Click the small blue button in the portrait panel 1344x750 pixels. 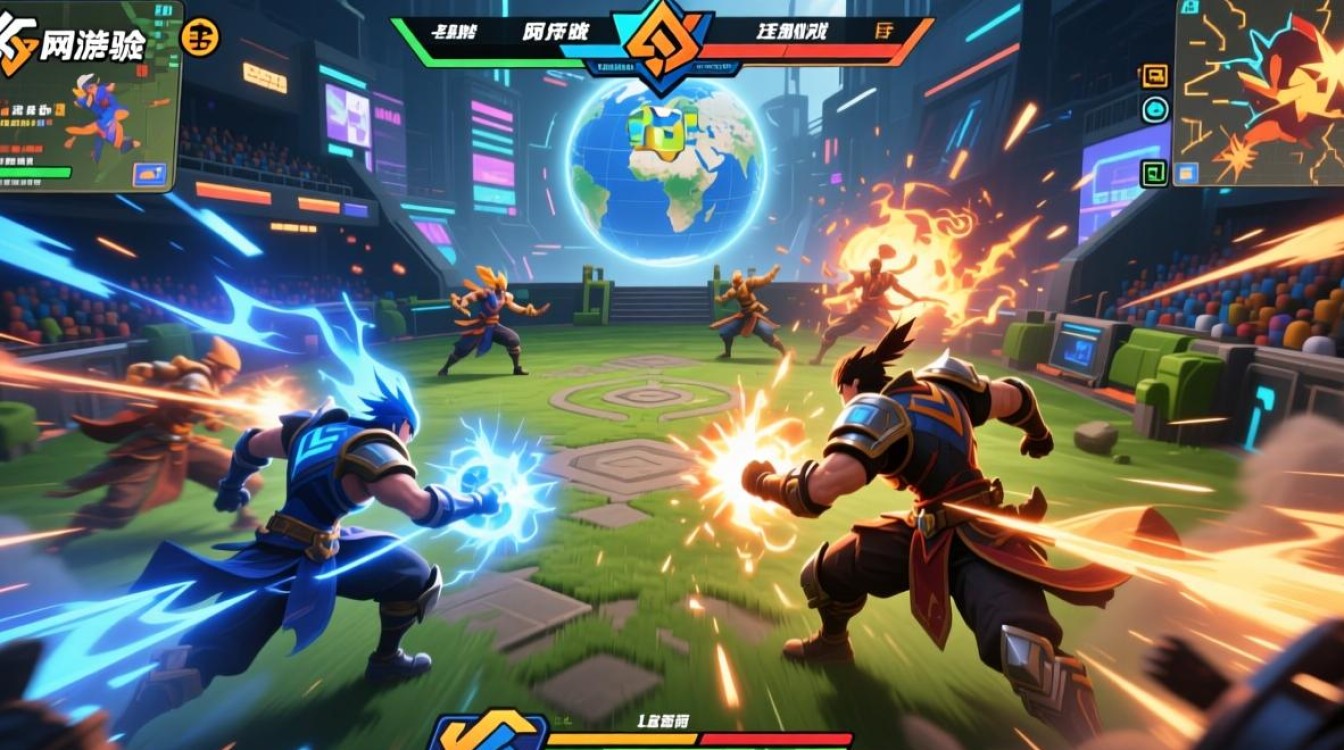pyautogui.click(x=149, y=174)
